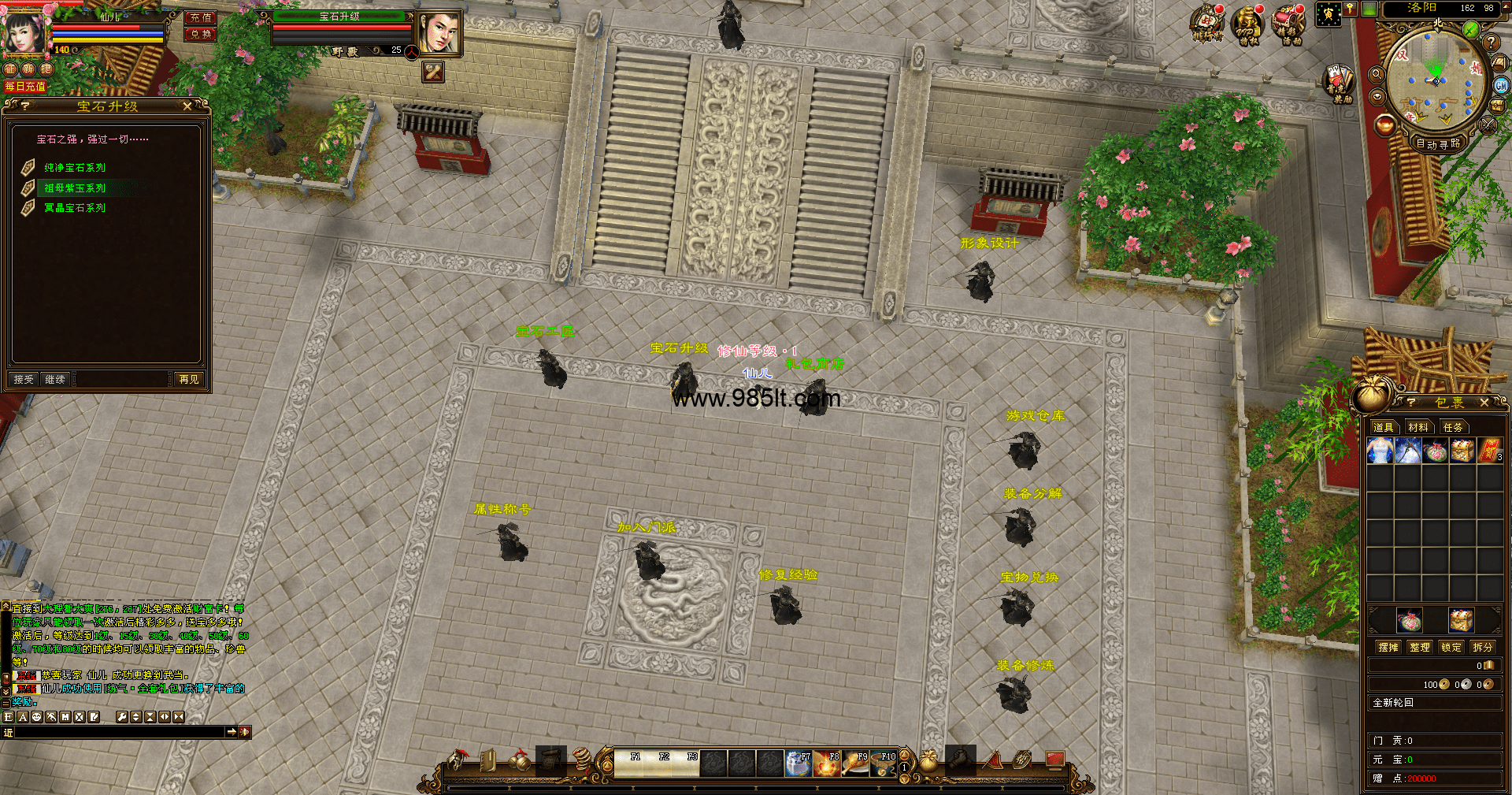The width and height of the screenshot is (1512, 795).
Task: Click the GM button beside minimap
Action: coord(1501,85)
